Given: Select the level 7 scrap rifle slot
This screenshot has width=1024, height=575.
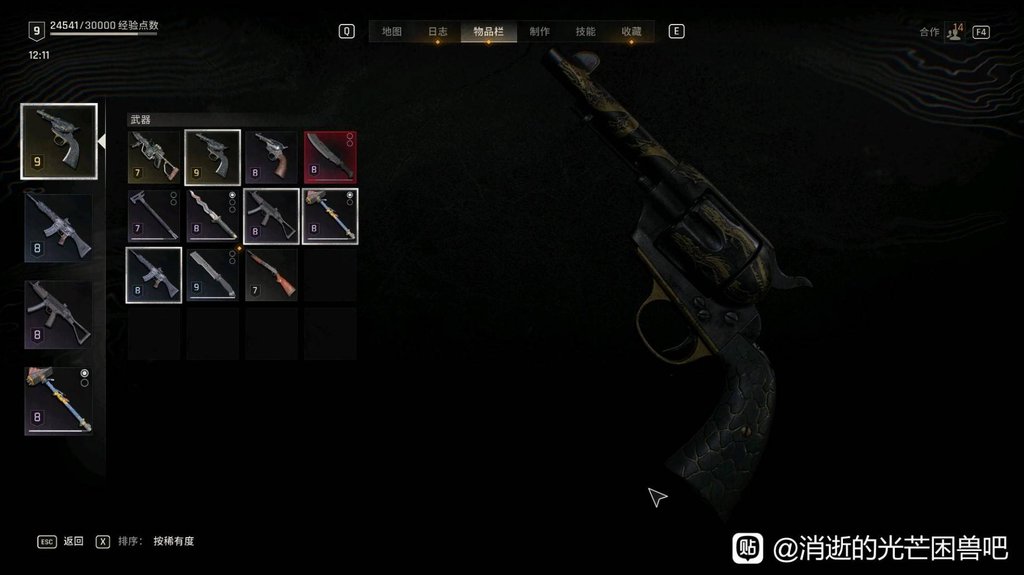Looking at the screenshot, I should pos(154,157).
